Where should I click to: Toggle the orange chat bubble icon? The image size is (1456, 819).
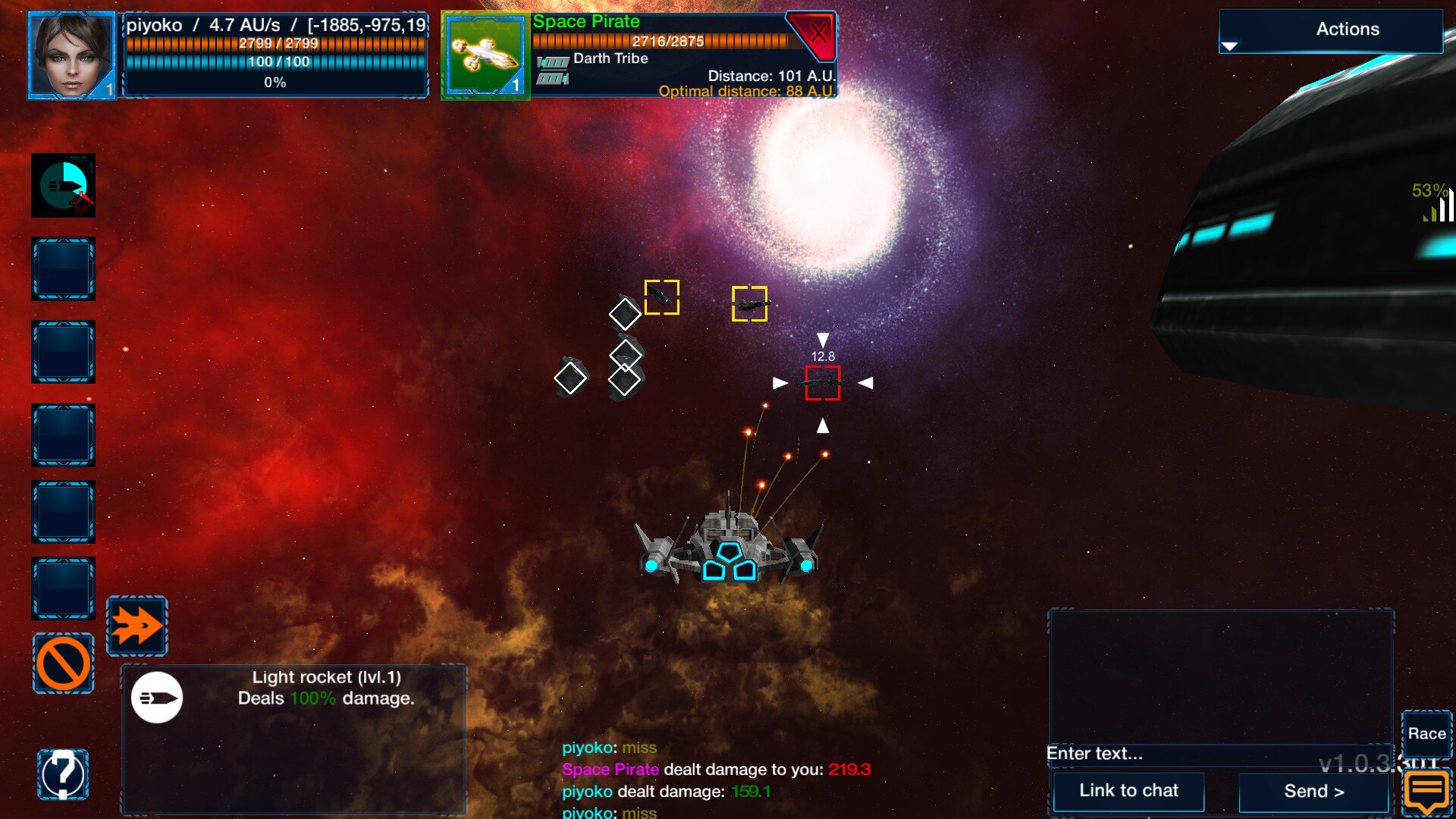1426,791
